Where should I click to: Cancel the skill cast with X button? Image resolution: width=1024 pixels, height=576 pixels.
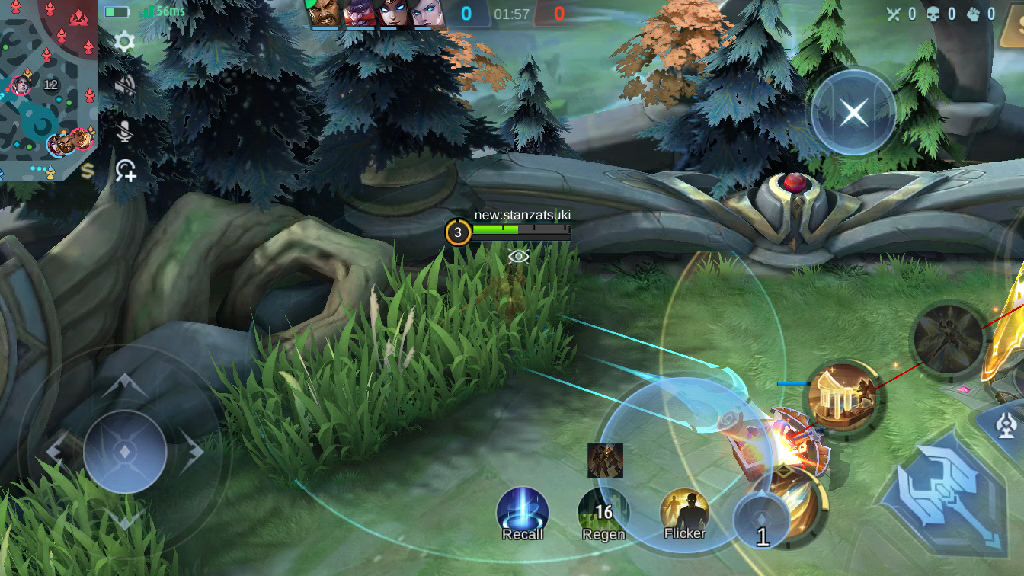coord(853,111)
